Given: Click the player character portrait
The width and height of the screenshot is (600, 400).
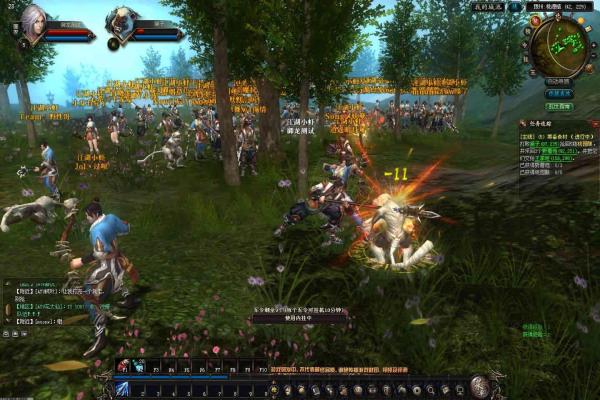Looking at the screenshot, I should click(32, 20).
